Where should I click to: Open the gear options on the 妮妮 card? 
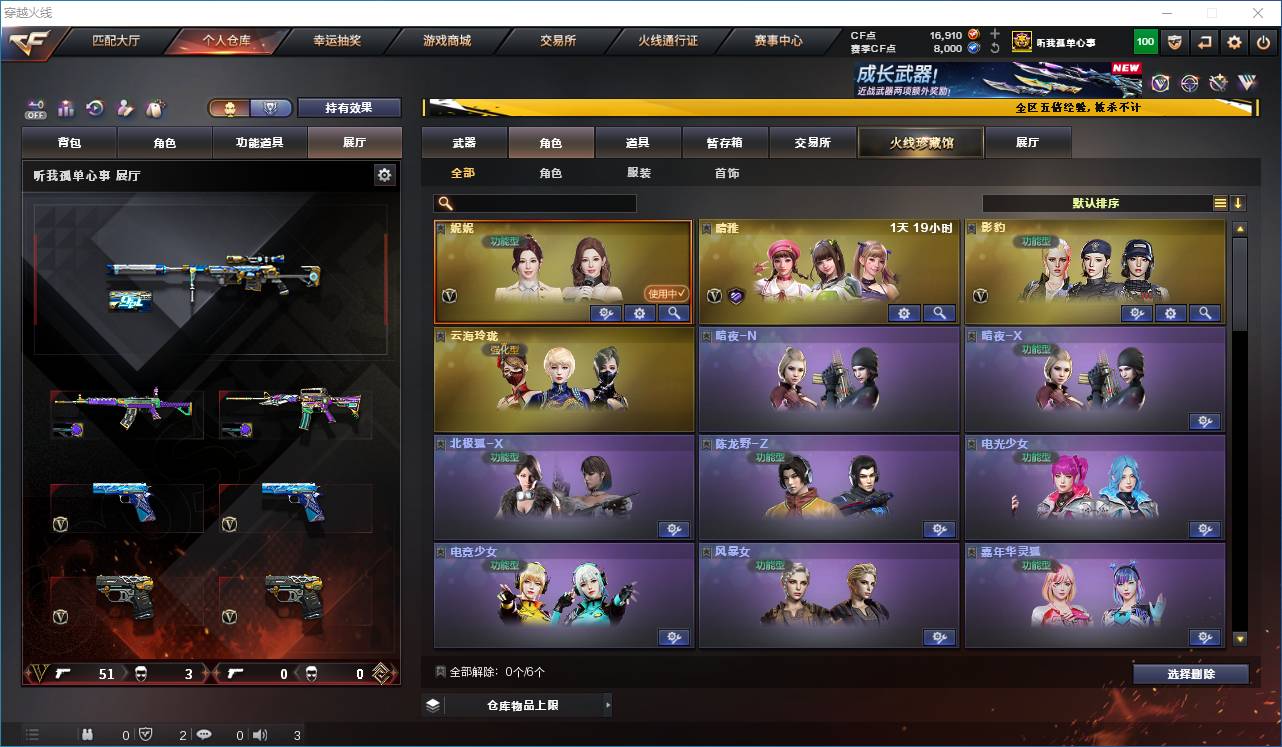(639, 313)
